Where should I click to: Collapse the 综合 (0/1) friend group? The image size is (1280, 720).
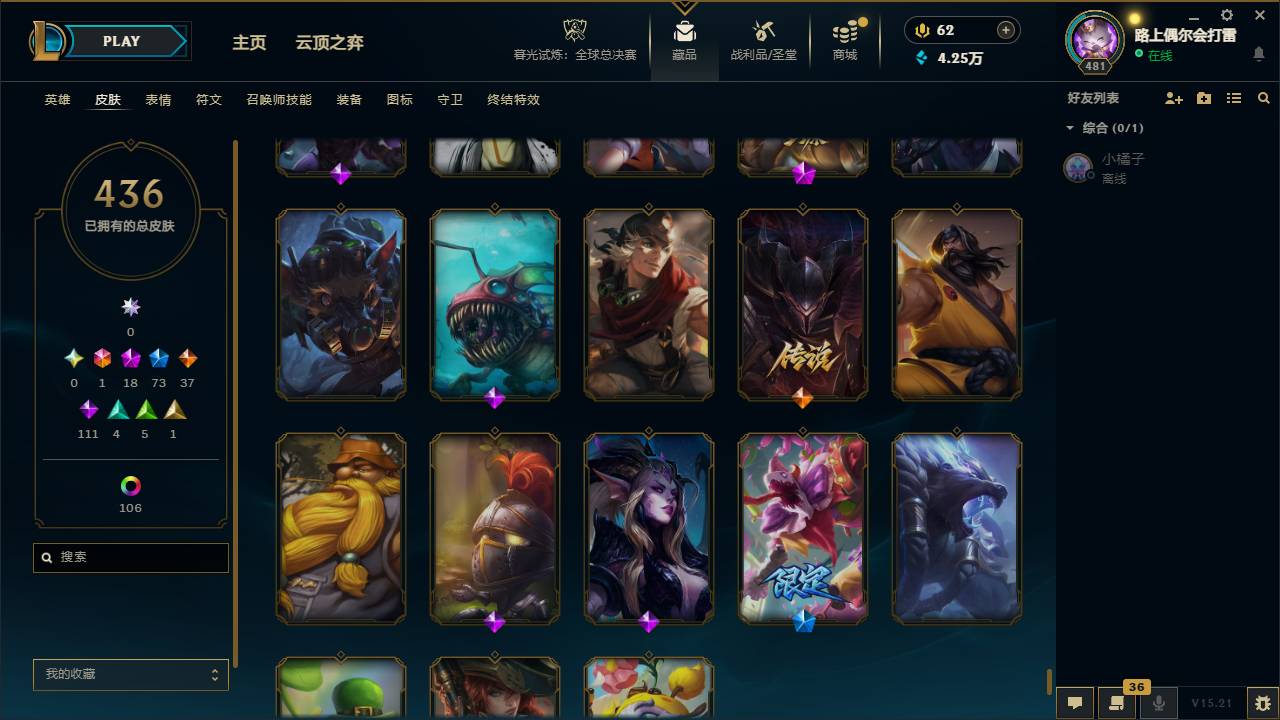click(1070, 128)
